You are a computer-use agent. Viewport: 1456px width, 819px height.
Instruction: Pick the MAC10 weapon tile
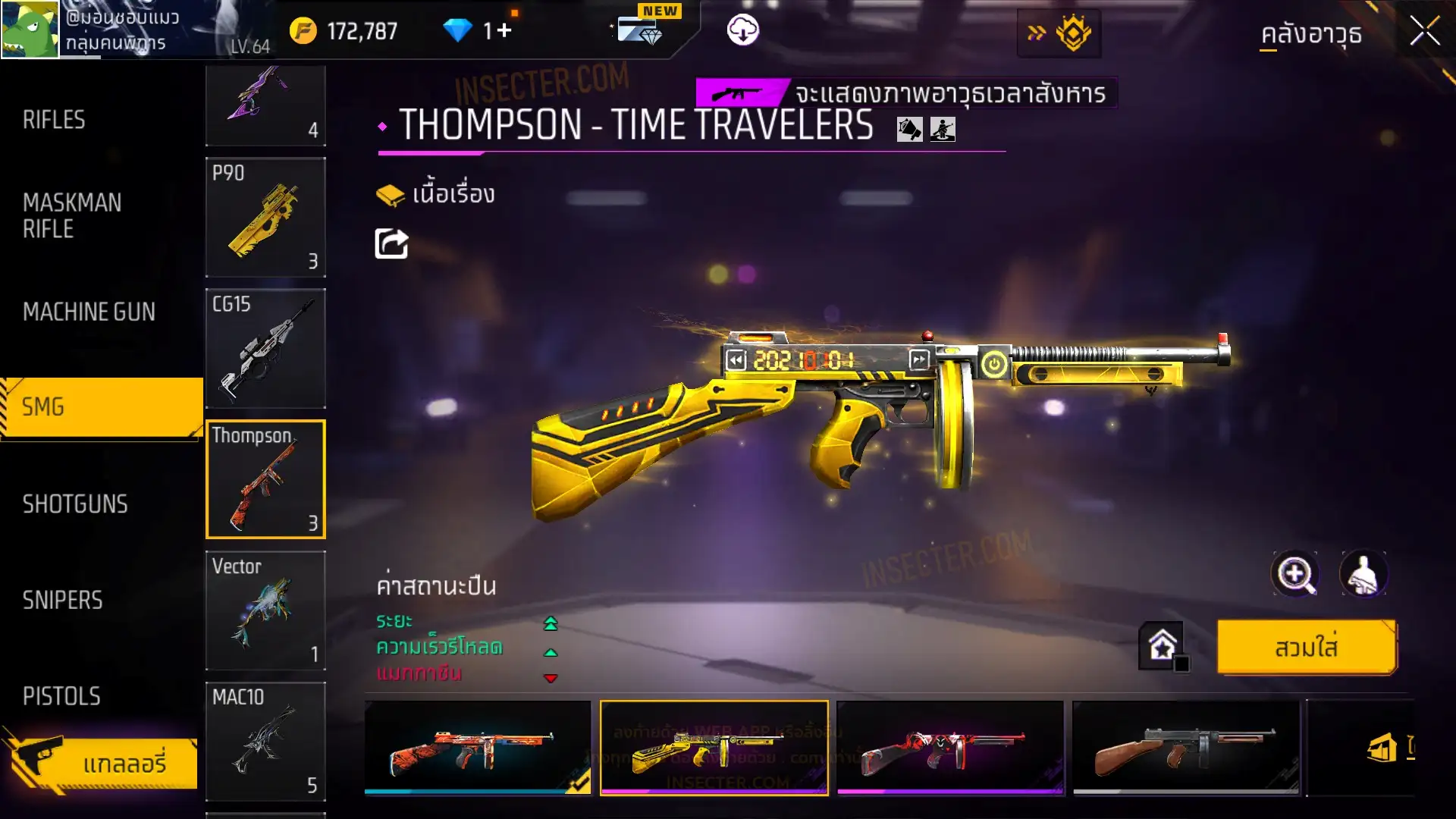[265, 742]
